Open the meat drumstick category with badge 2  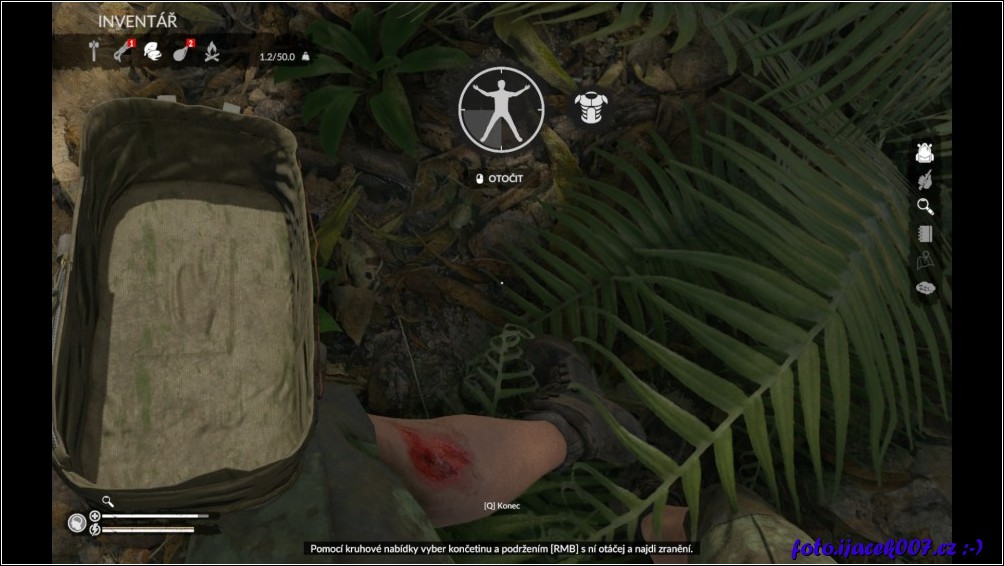pos(182,52)
